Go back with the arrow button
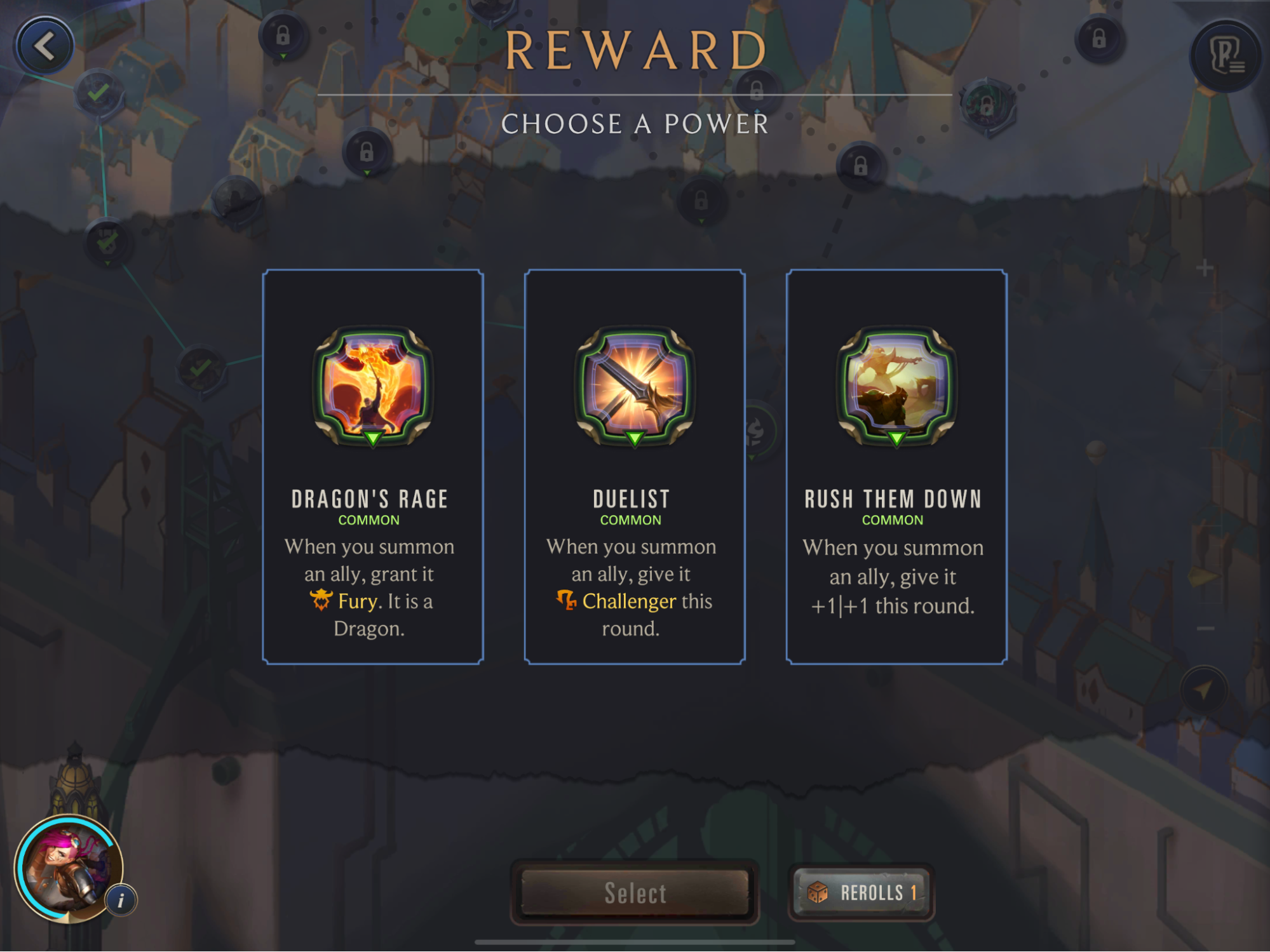 pos(44,46)
